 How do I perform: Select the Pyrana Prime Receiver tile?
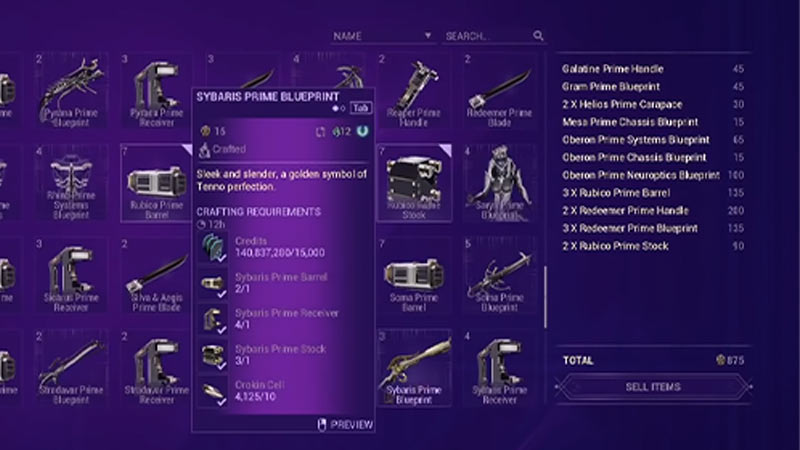click(155, 93)
